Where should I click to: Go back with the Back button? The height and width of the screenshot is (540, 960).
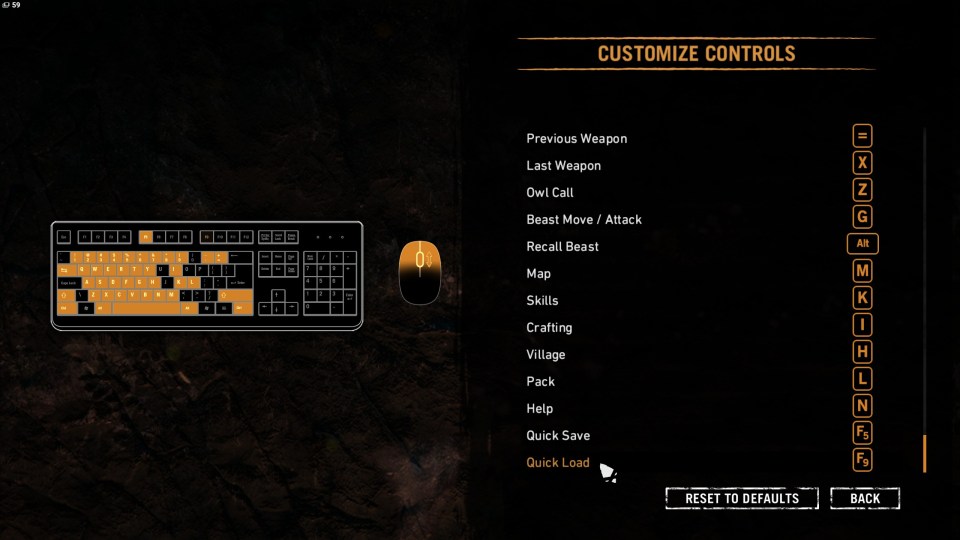865,498
